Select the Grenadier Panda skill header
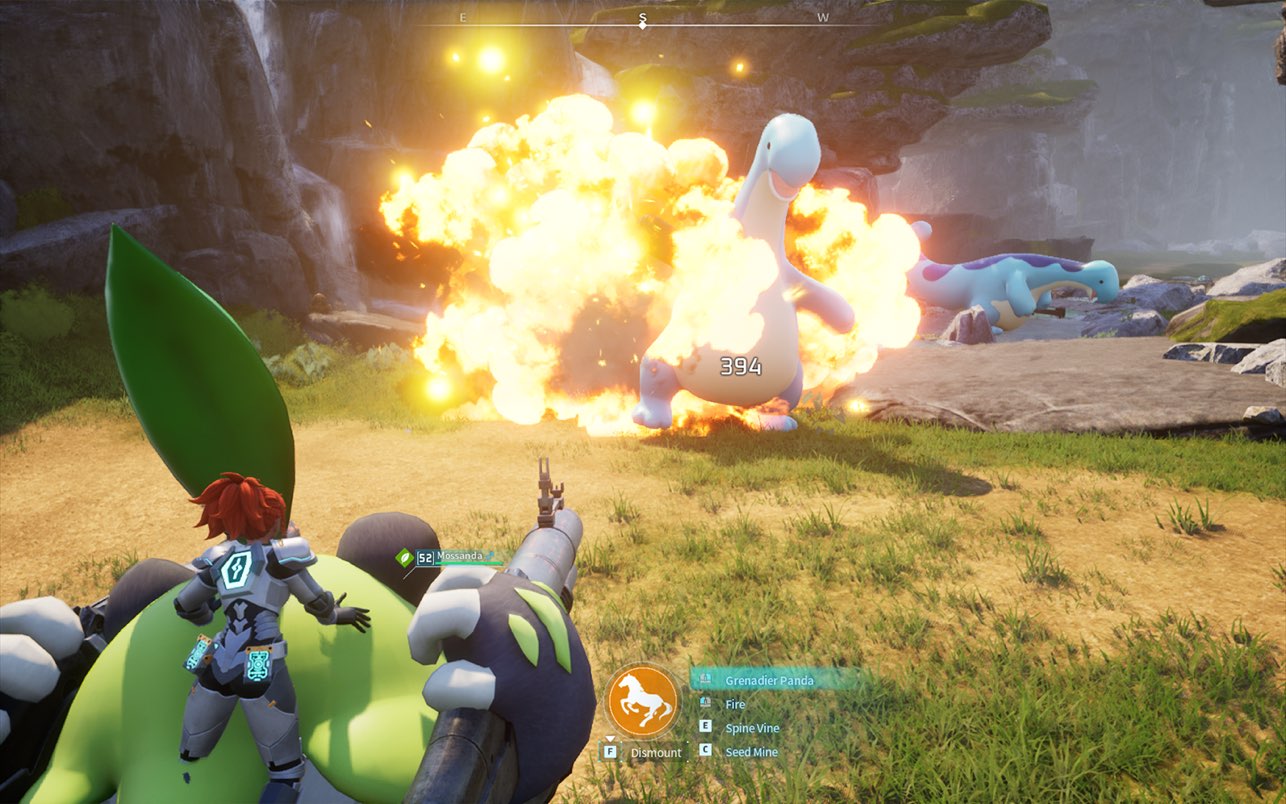 tap(768, 680)
